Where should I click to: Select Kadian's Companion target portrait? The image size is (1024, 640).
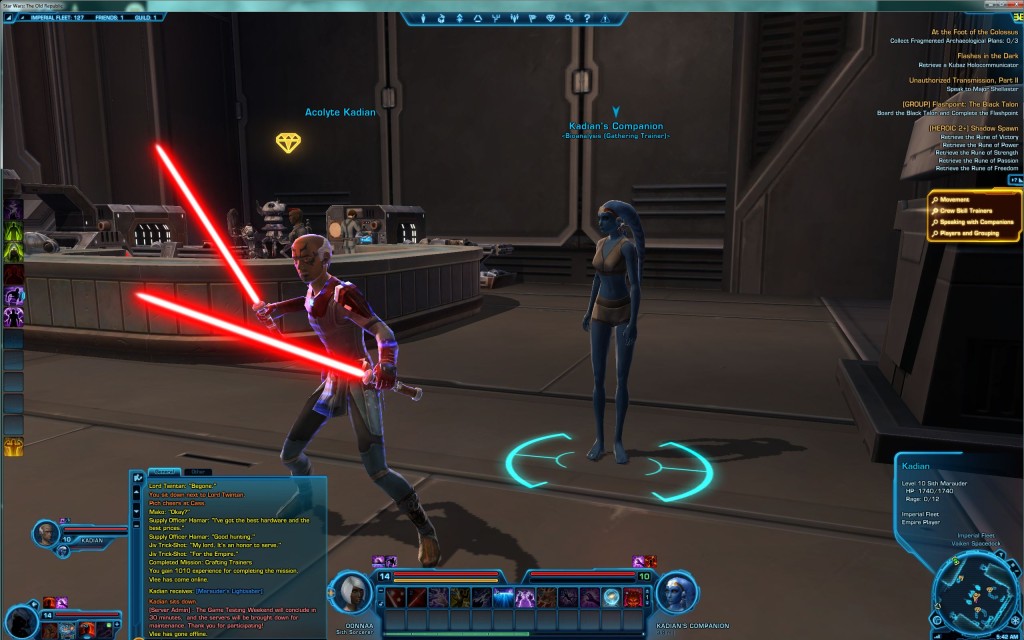[x=676, y=593]
